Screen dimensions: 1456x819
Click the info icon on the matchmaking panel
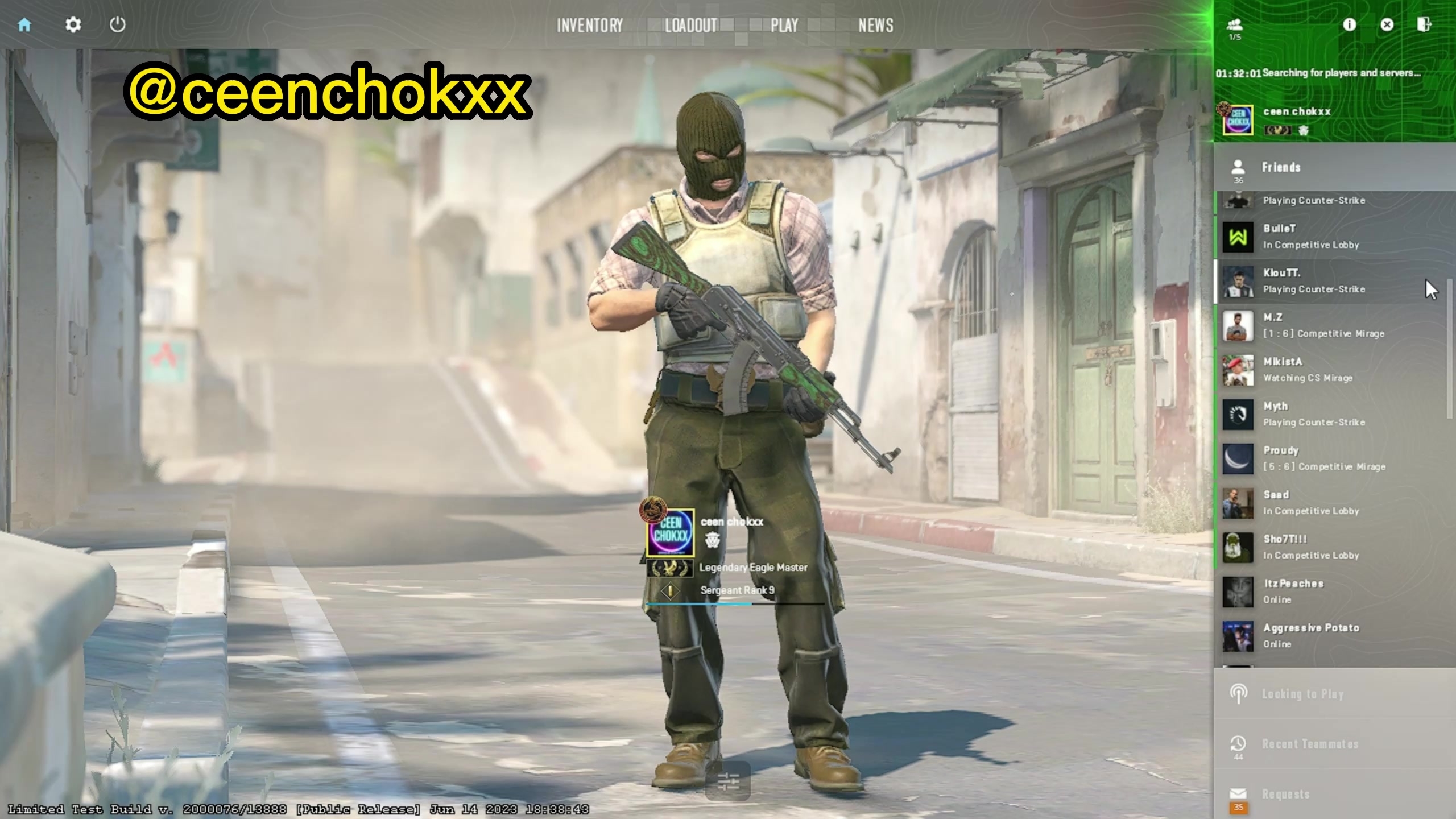point(1349,24)
